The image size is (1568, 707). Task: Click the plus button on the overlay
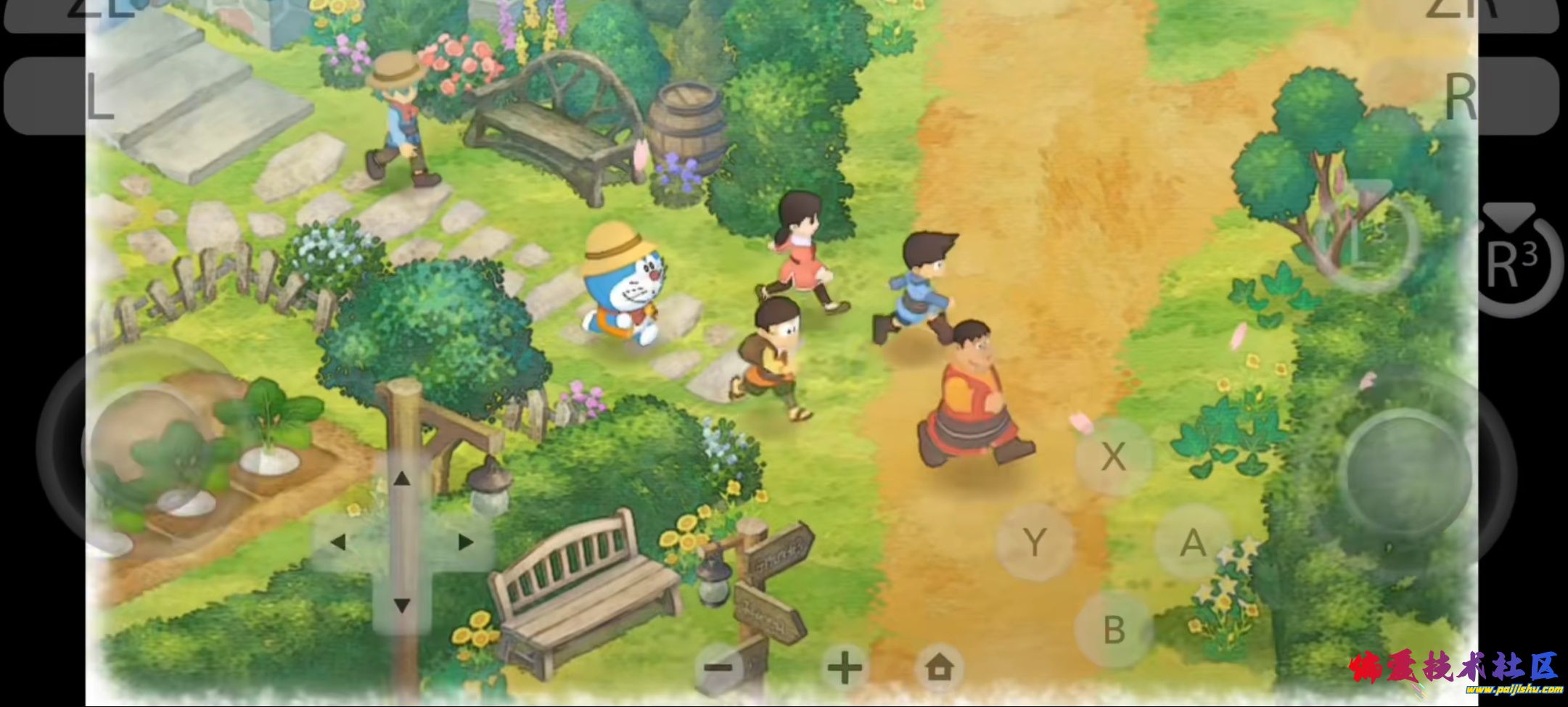click(x=845, y=667)
